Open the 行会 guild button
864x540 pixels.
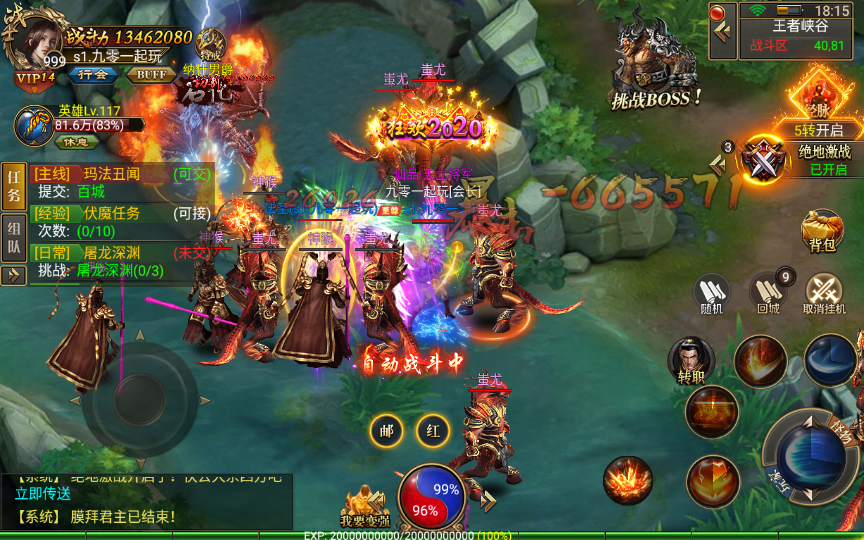(93, 74)
